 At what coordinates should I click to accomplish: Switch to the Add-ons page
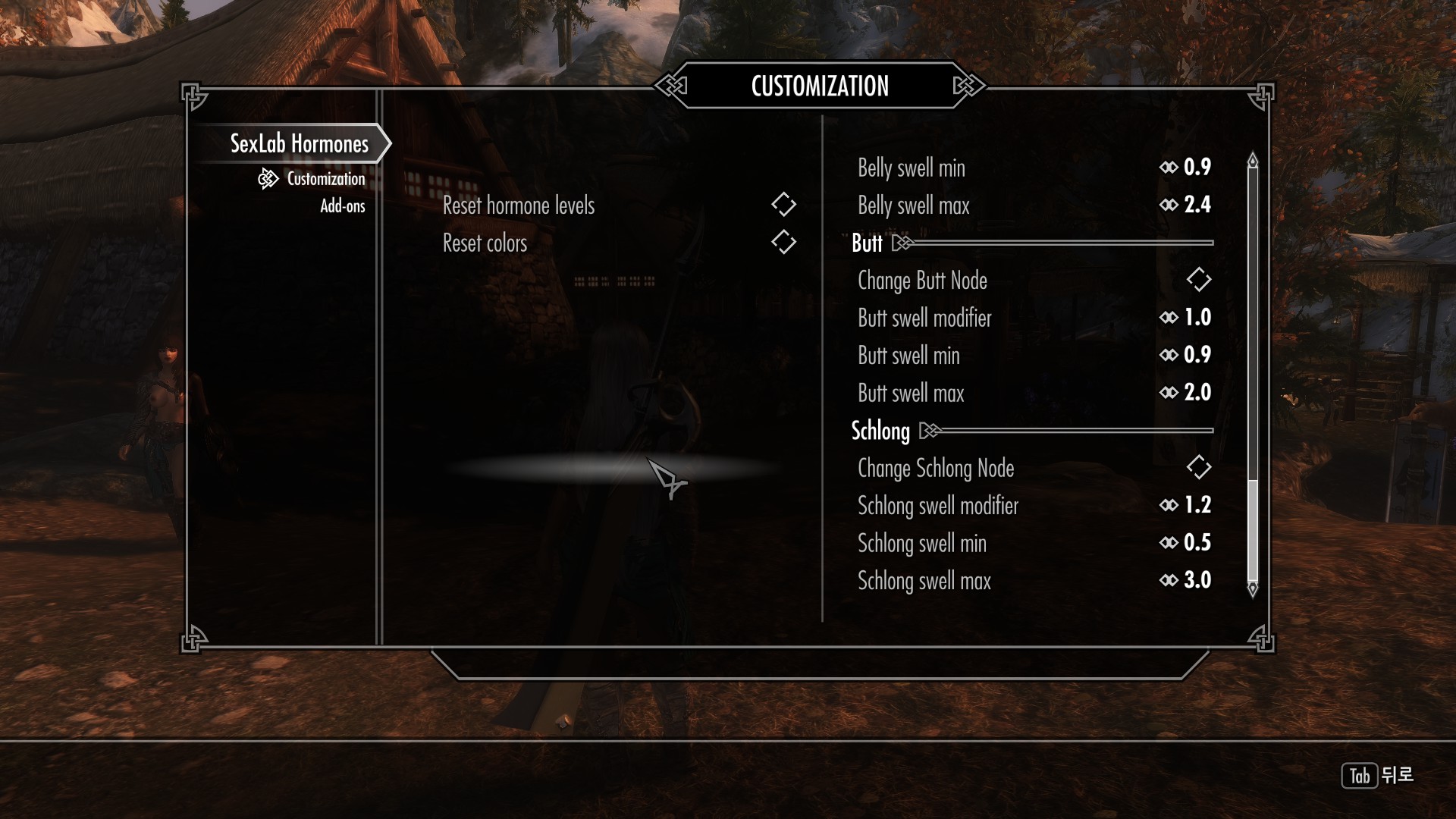tap(342, 206)
